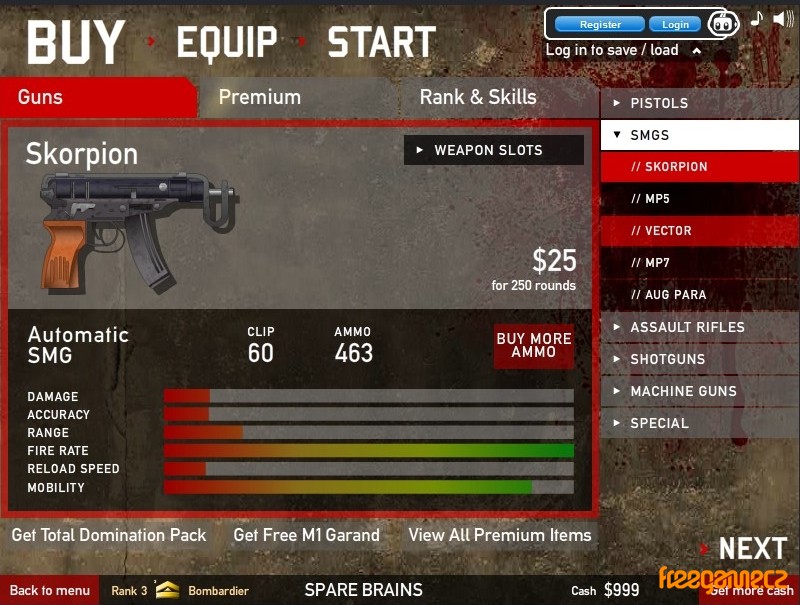Click Get Total Domination Pack
800x605 pixels.
(109, 535)
